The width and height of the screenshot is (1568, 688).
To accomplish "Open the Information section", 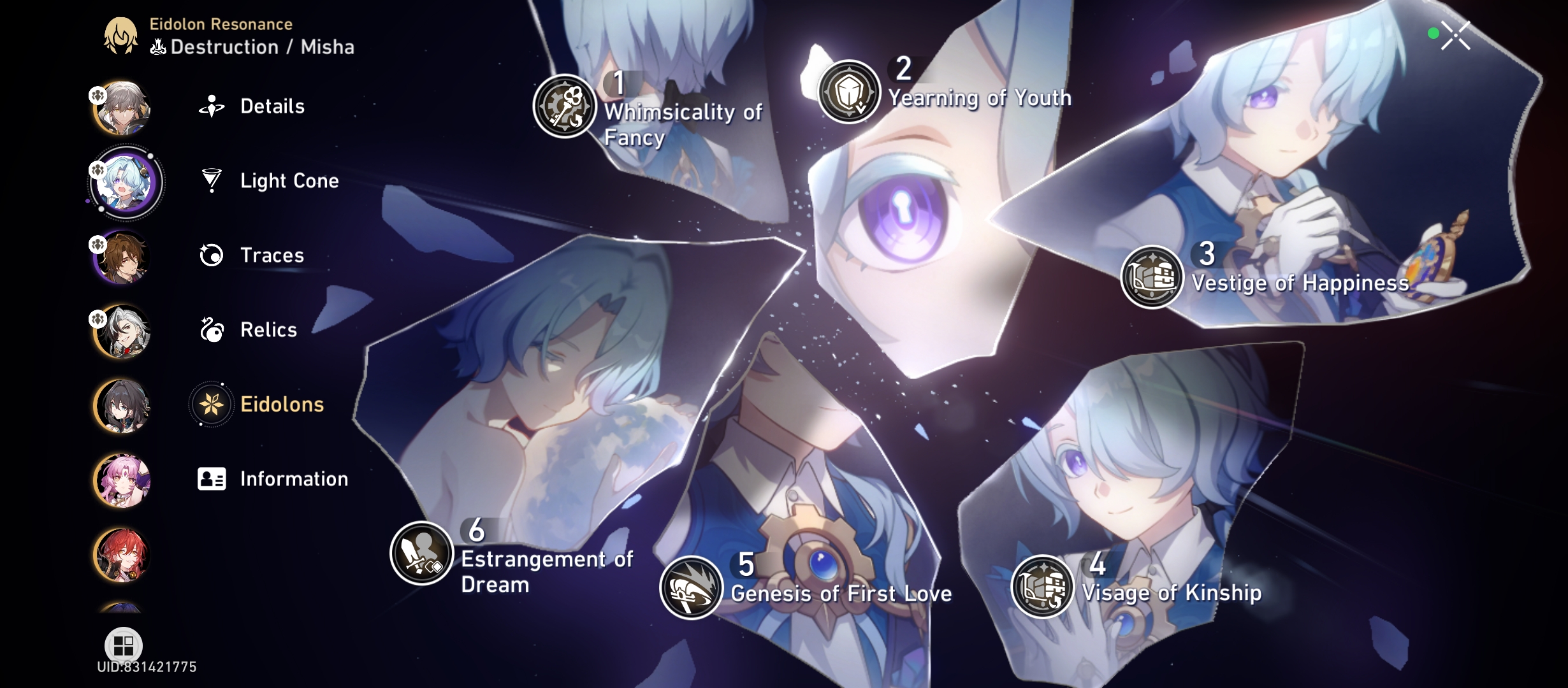I will click(x=210, y=478).
